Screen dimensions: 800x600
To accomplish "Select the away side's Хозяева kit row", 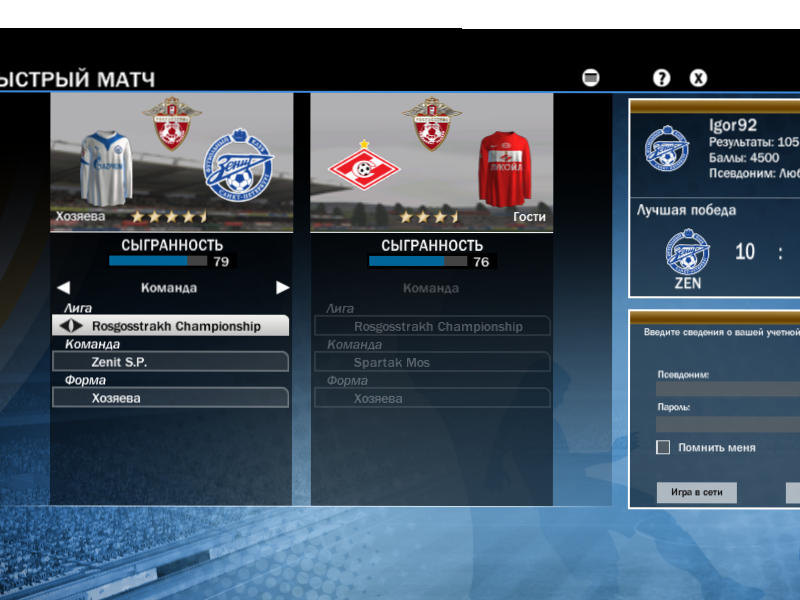I will coord(432,398).
